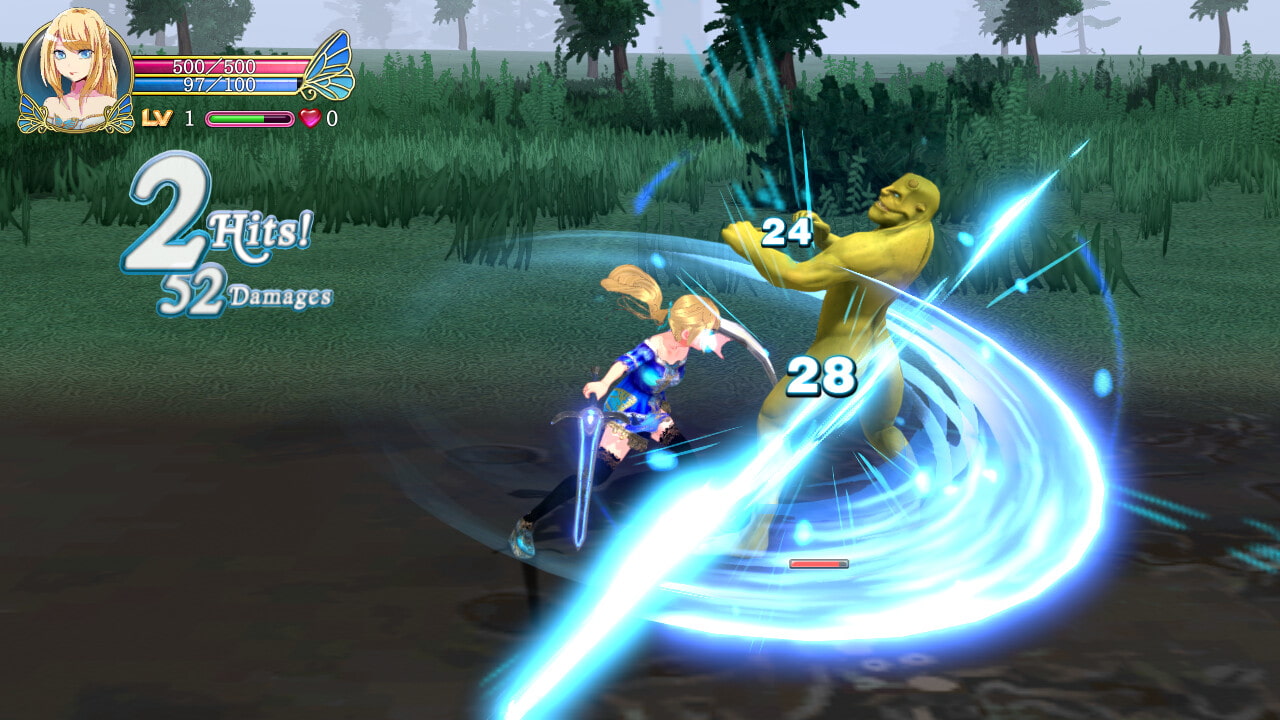Select the pink heart counter icon
Viewport: 1280px width, 720px height.
coord(311,118)
